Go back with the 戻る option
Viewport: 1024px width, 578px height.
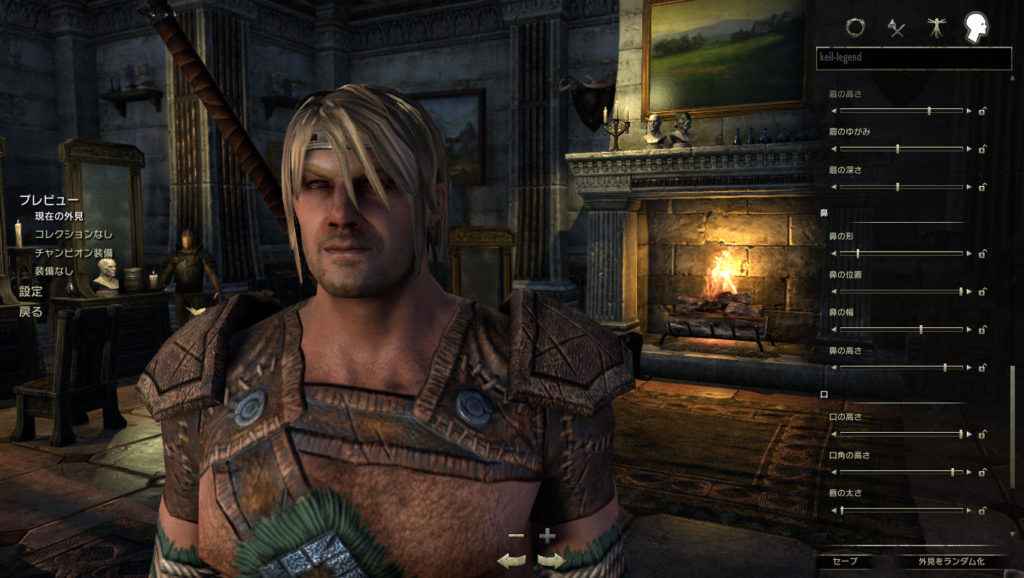(31, 311)
